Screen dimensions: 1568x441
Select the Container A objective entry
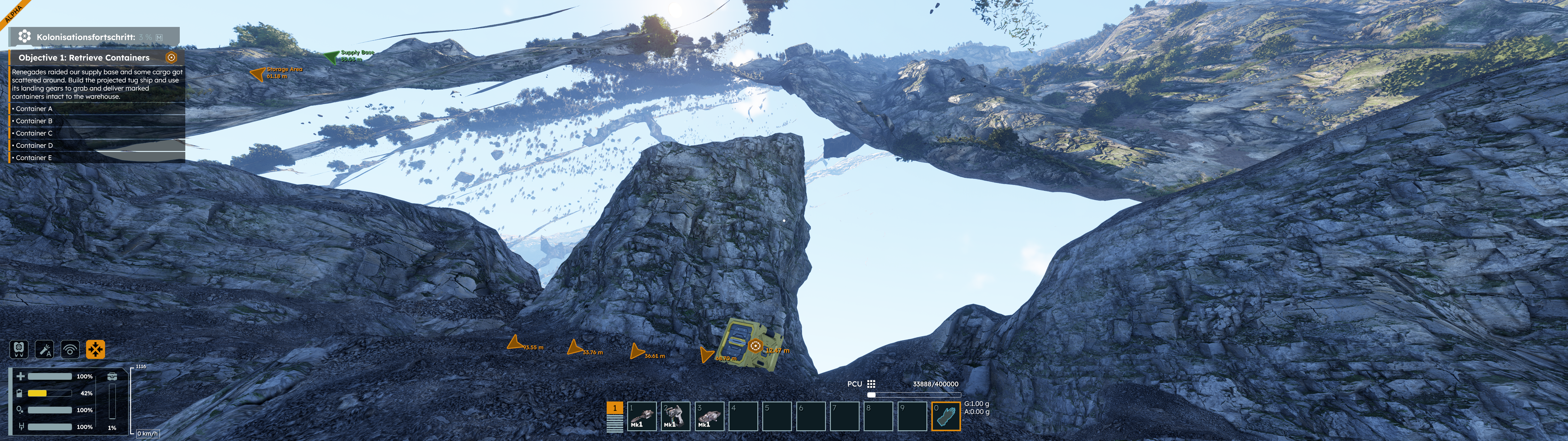coord(34,109)
